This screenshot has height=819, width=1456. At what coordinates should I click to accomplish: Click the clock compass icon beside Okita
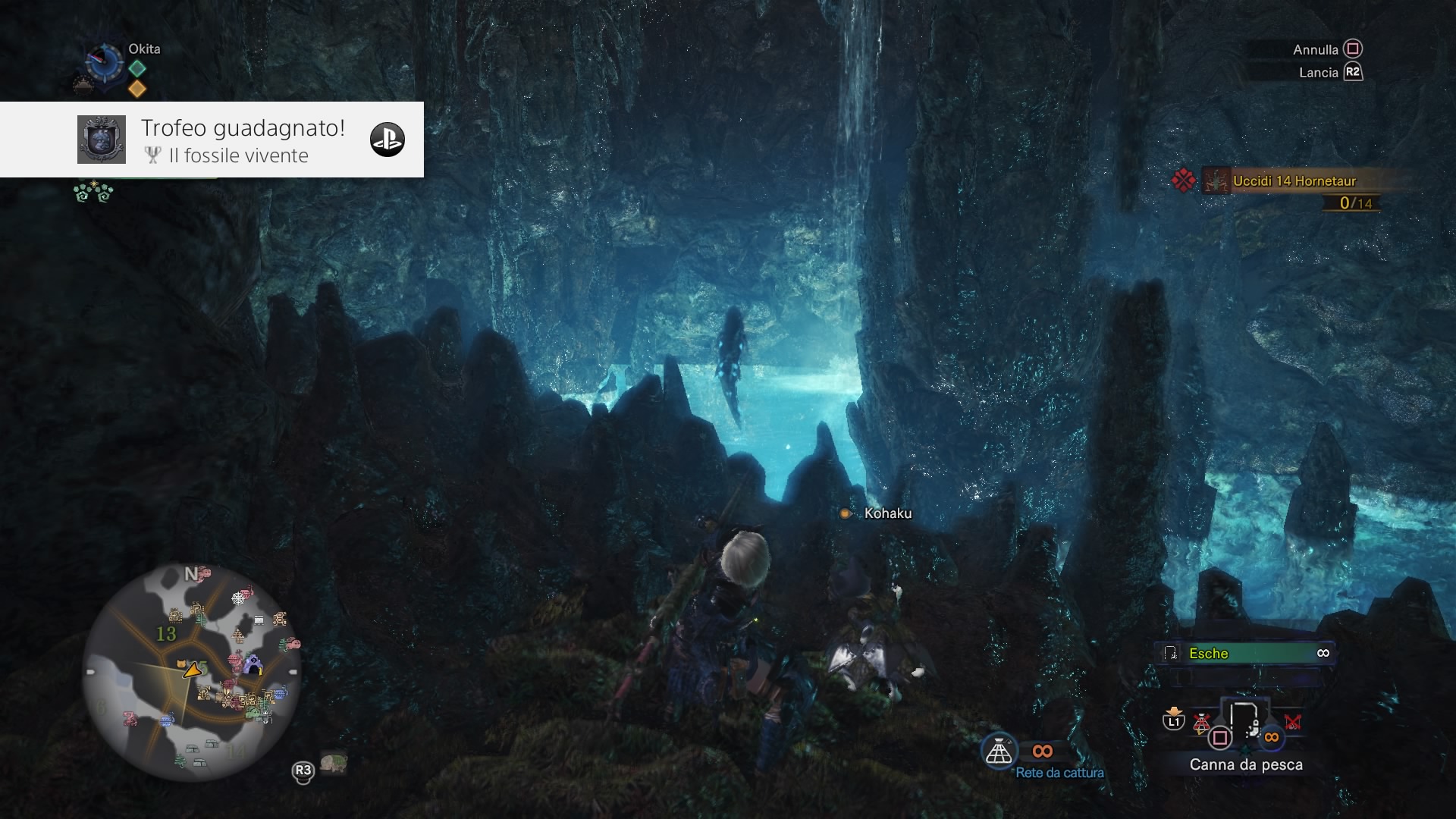click(105, 62)
